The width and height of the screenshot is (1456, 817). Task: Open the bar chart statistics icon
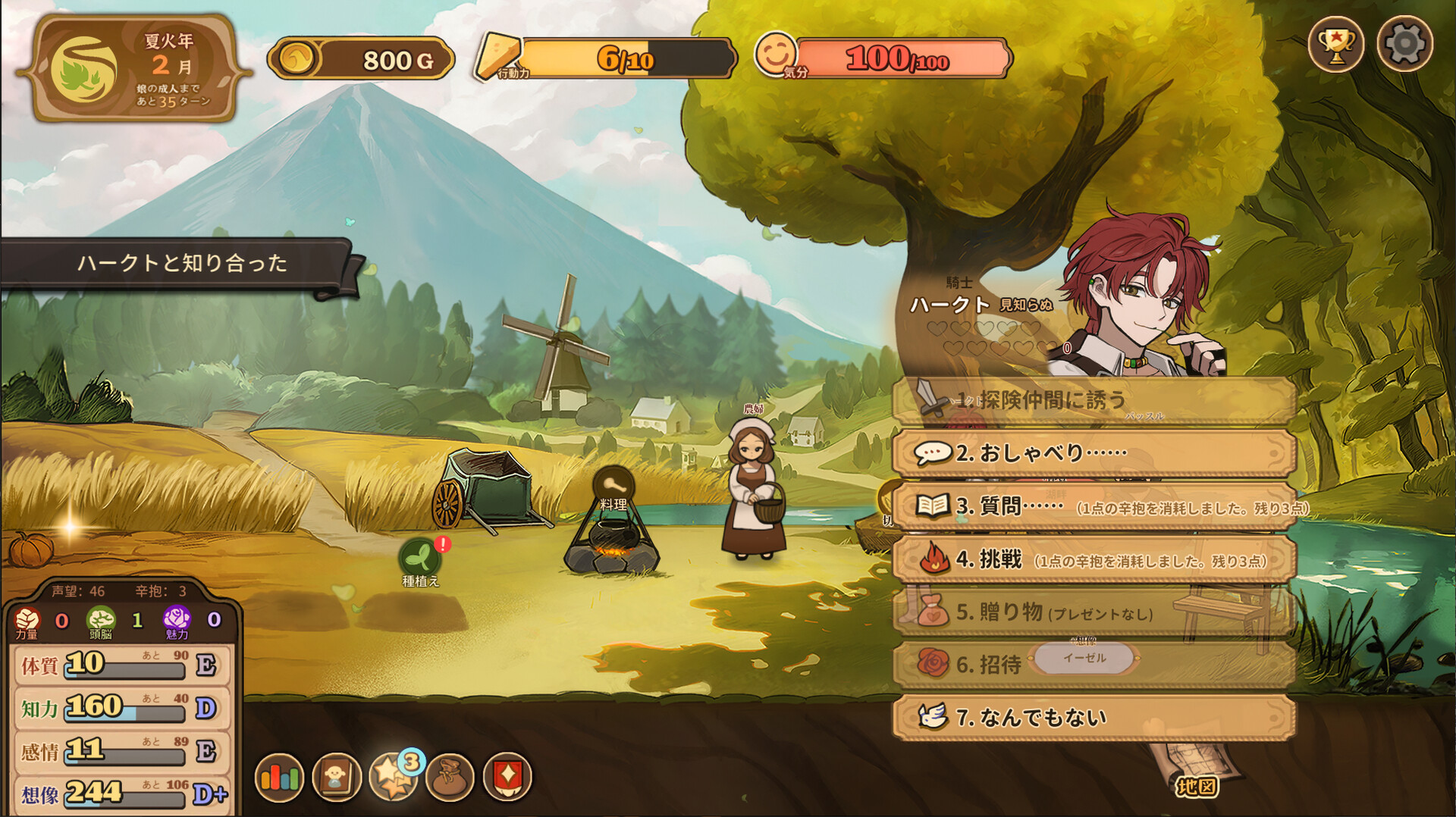pyautogui.click(x=279, y=777)
